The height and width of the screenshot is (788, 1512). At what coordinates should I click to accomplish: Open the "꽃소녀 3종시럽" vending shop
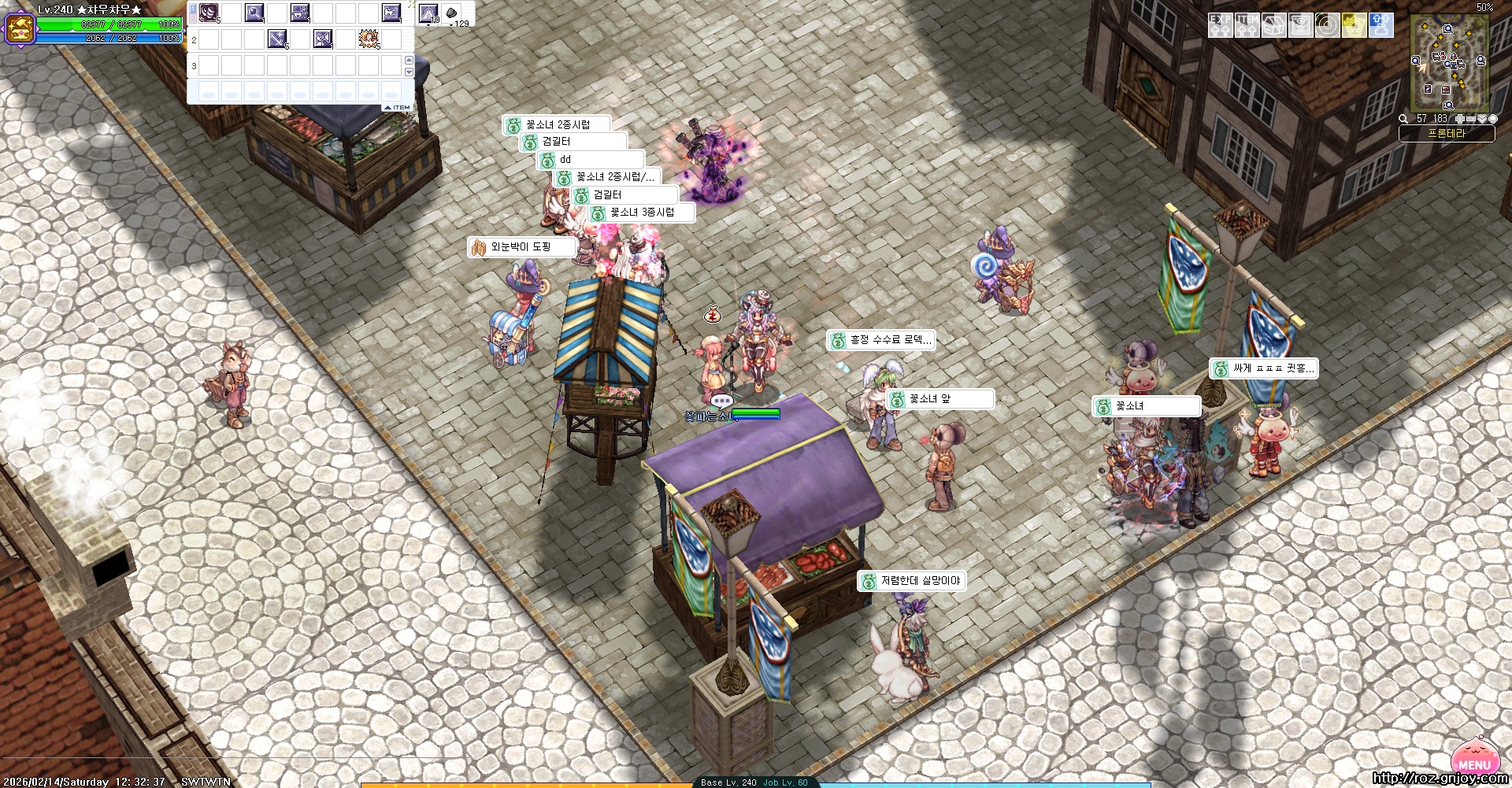(x=642, y=213)
